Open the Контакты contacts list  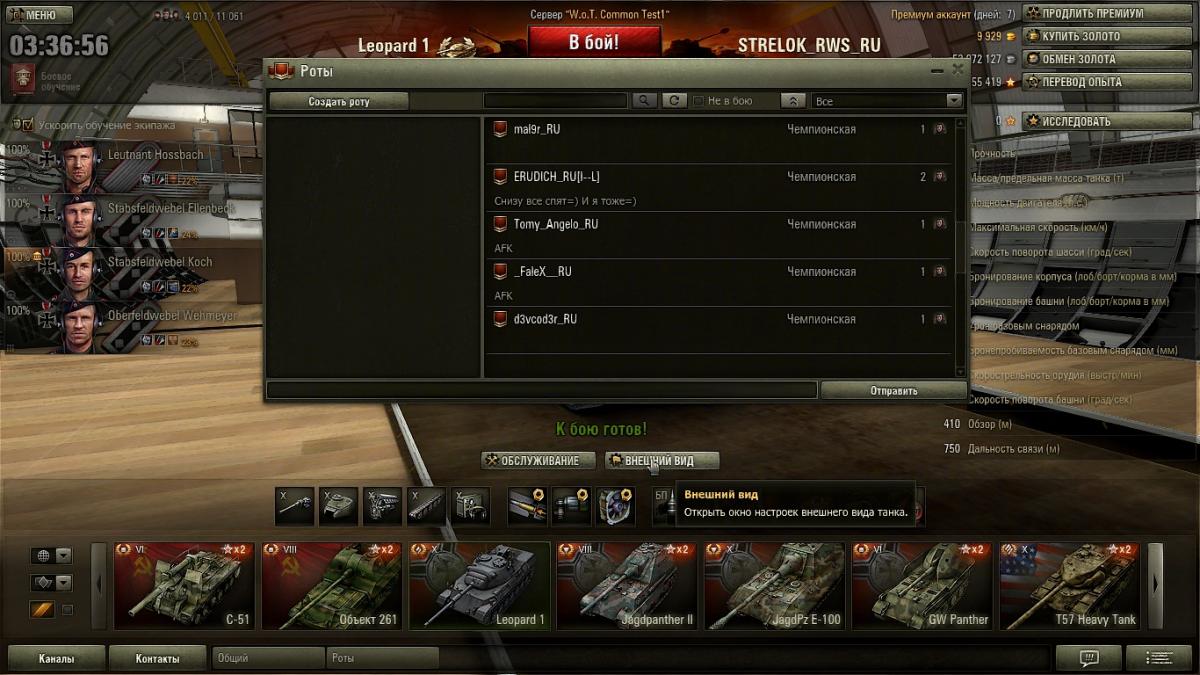(x=157, y=659)
